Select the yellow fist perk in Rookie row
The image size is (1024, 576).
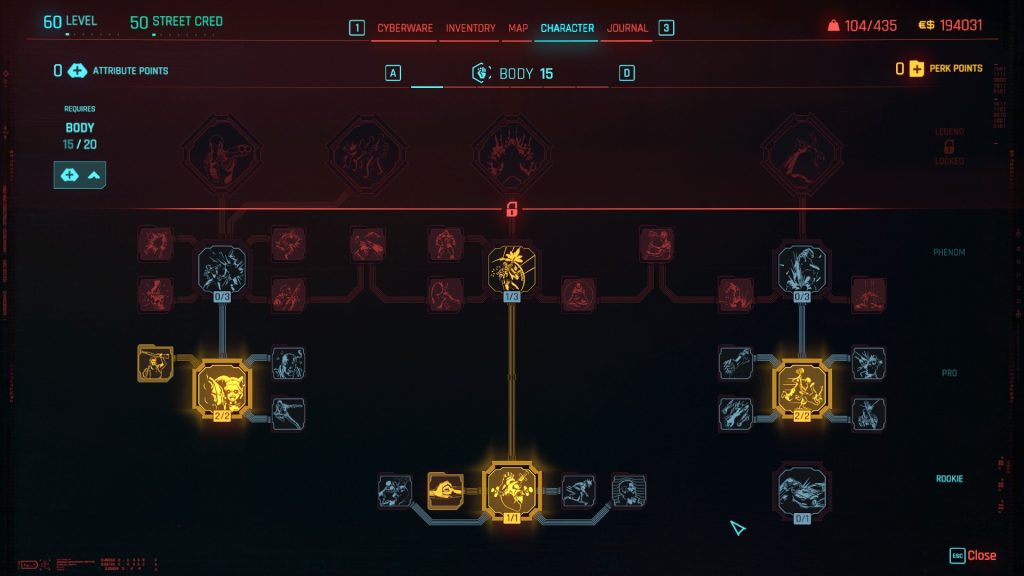pos(445,489)
